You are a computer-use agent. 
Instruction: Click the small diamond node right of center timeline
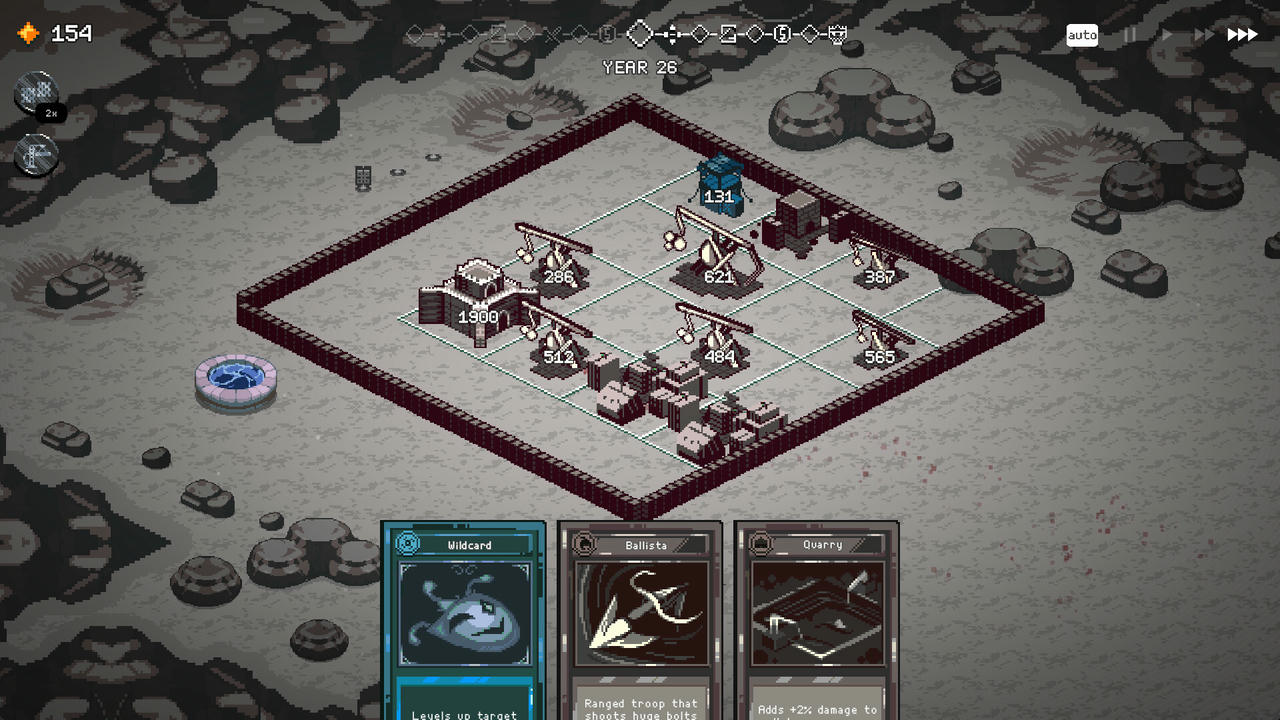coord(698,33)
